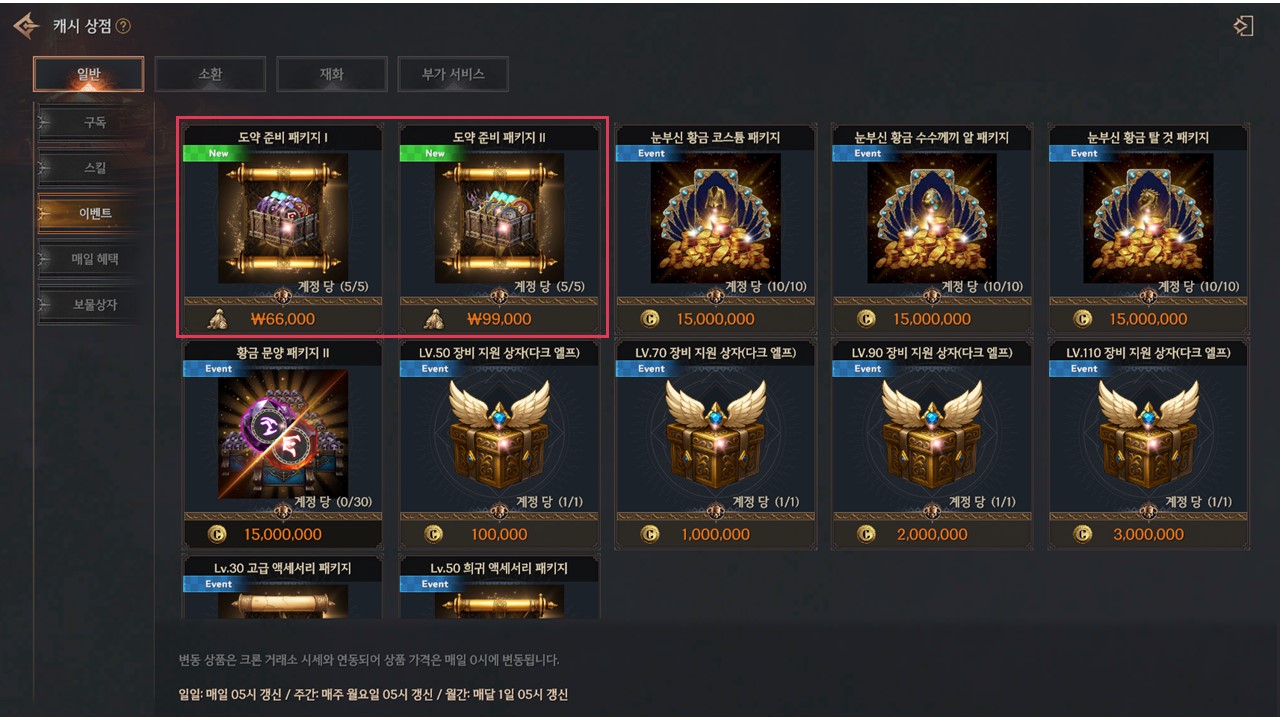Open the 스킬 shop category
This screenshot has width=1280, height=720.
[x=94, y=168]
